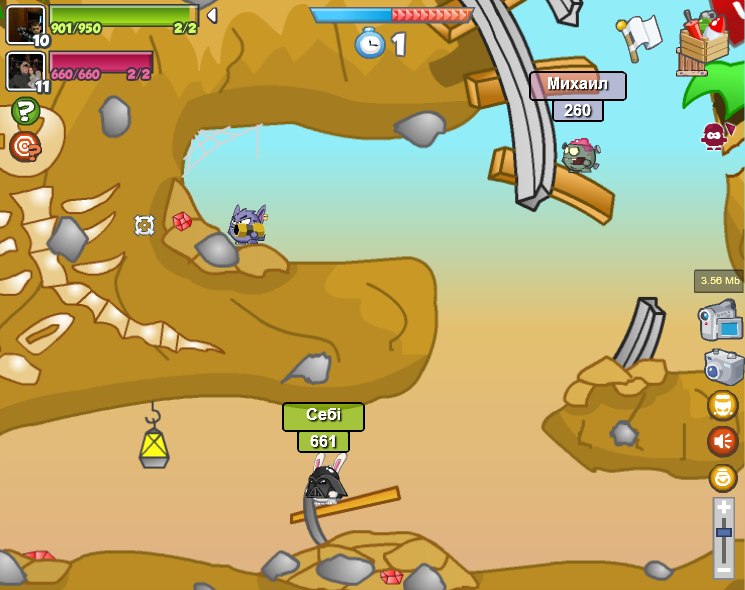
Task: Select the level 10 player avatar
Action: [x=25, y=24]
